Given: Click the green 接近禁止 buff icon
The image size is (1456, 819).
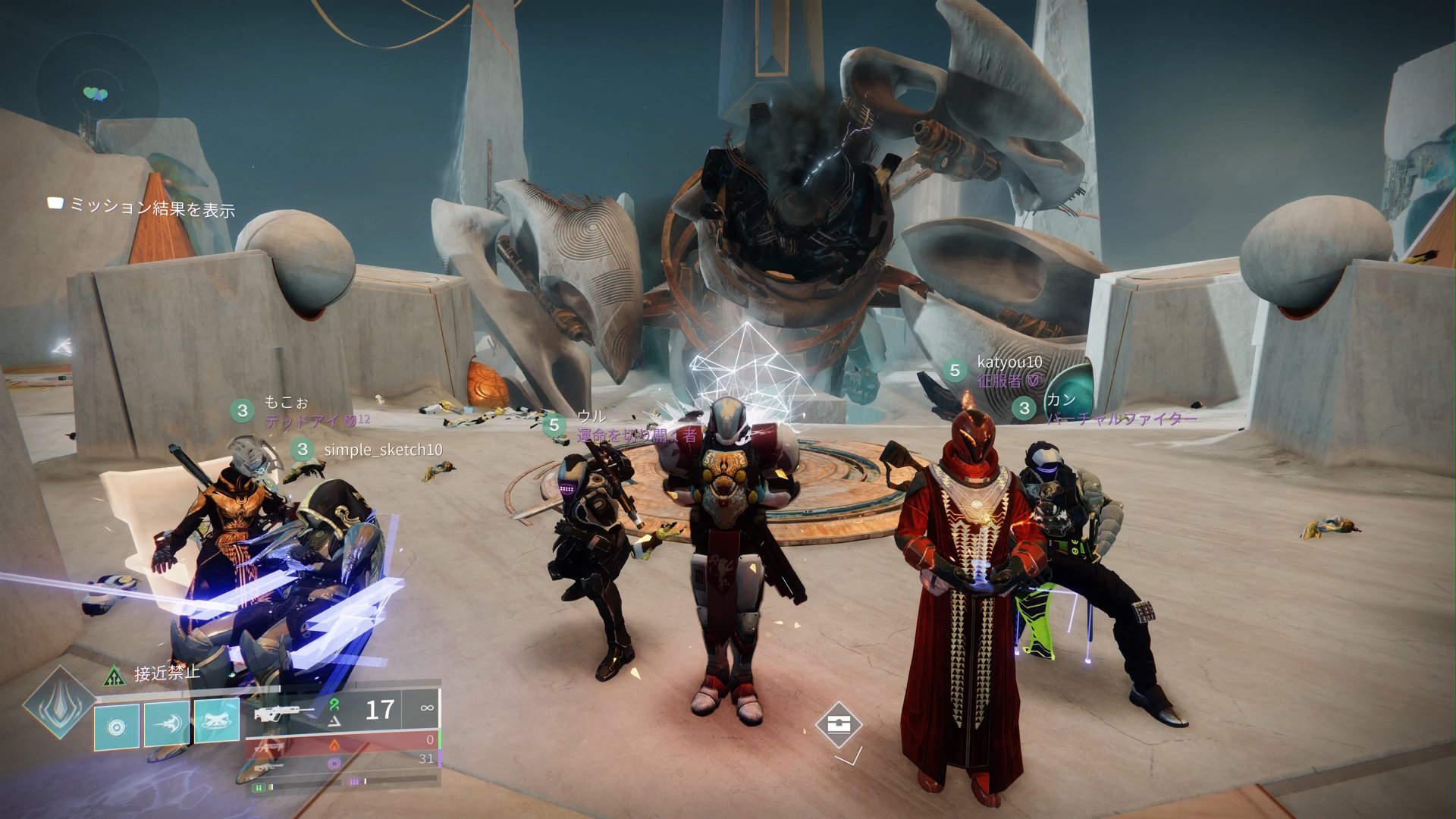Looking at the screenshot, I should point(115,674).
